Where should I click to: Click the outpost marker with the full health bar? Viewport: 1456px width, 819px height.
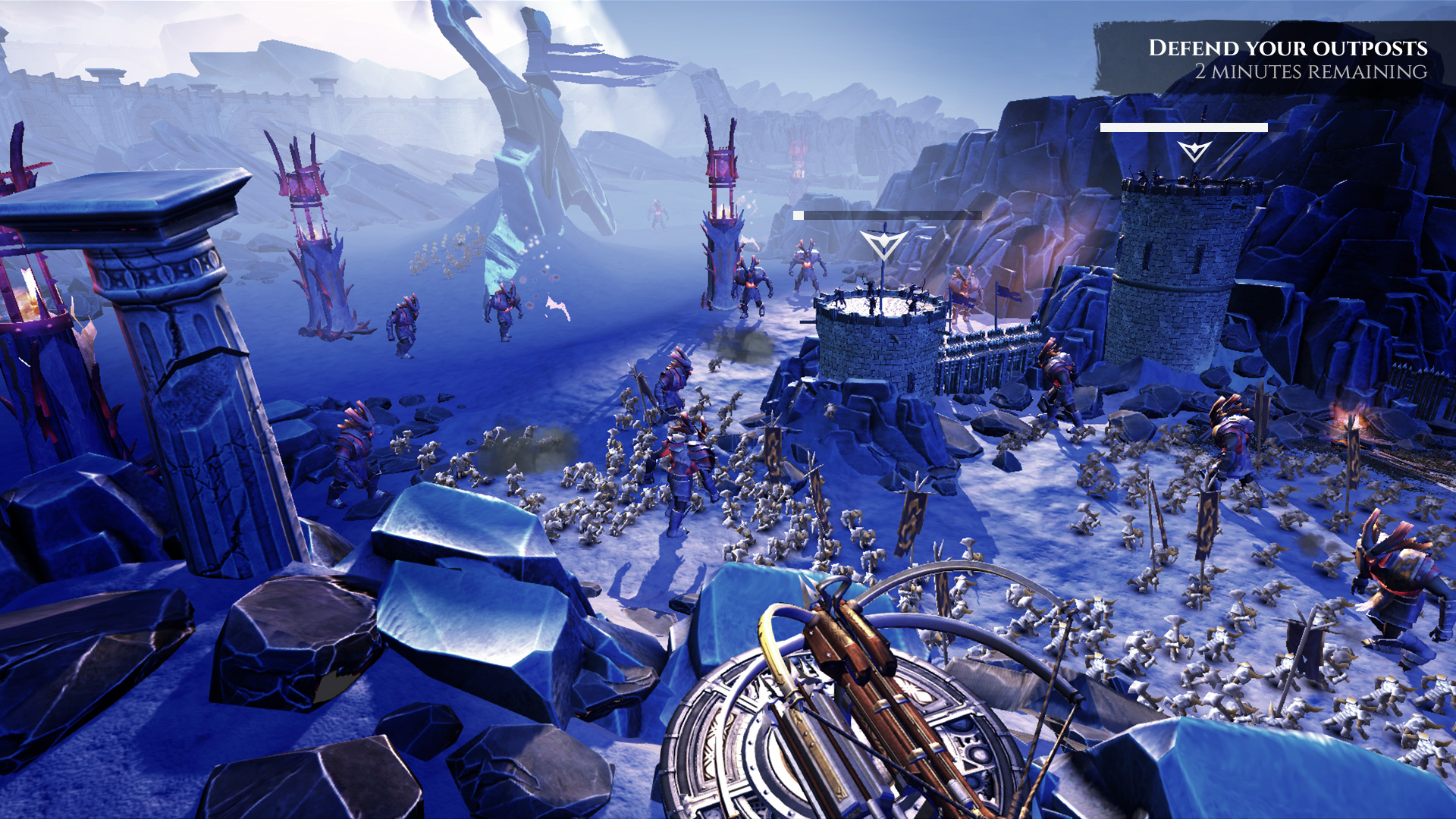[1194, 150]
